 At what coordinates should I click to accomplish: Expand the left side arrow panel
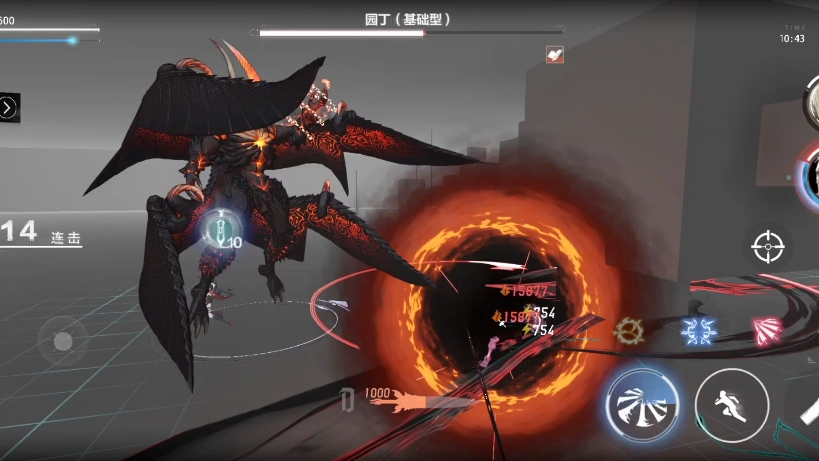click(9, 107)
